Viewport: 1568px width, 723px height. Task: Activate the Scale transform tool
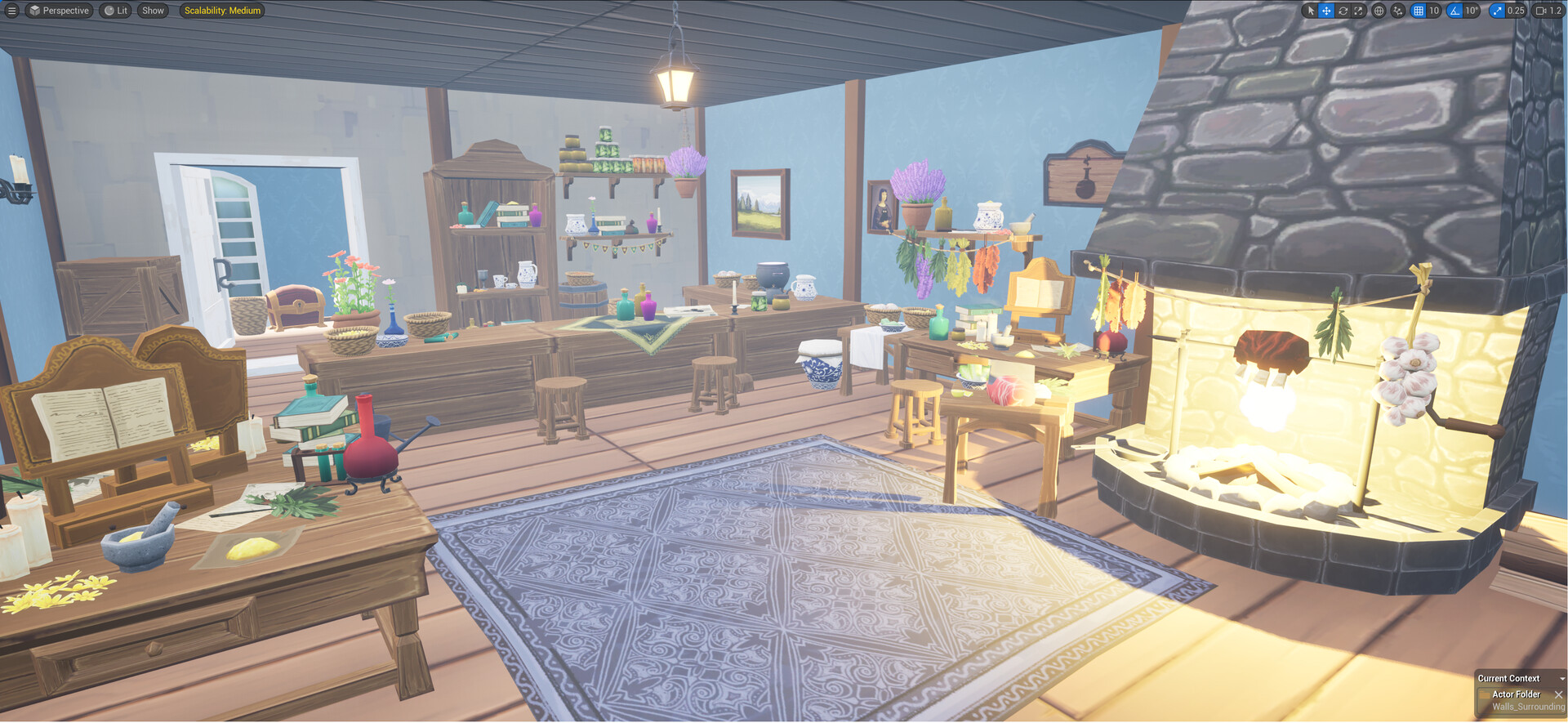1358,11
